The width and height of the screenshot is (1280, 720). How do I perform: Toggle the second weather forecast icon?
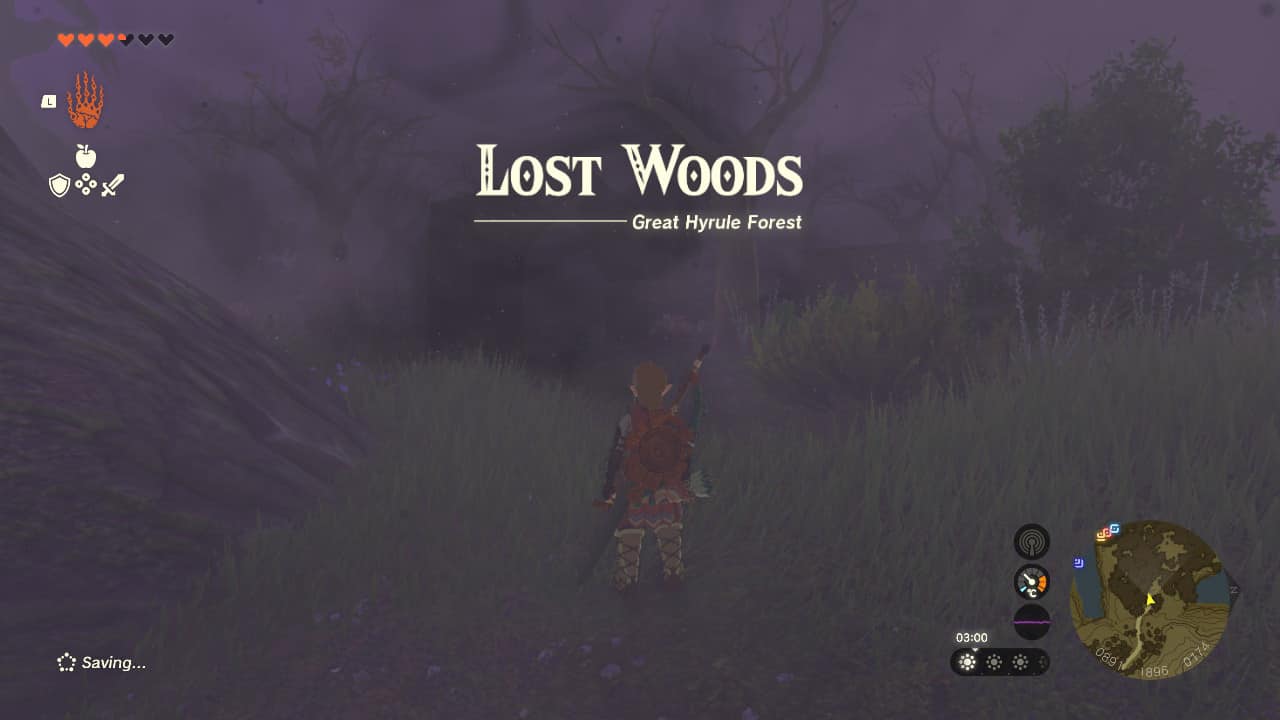pyautogui.click(x=994, y=662)
